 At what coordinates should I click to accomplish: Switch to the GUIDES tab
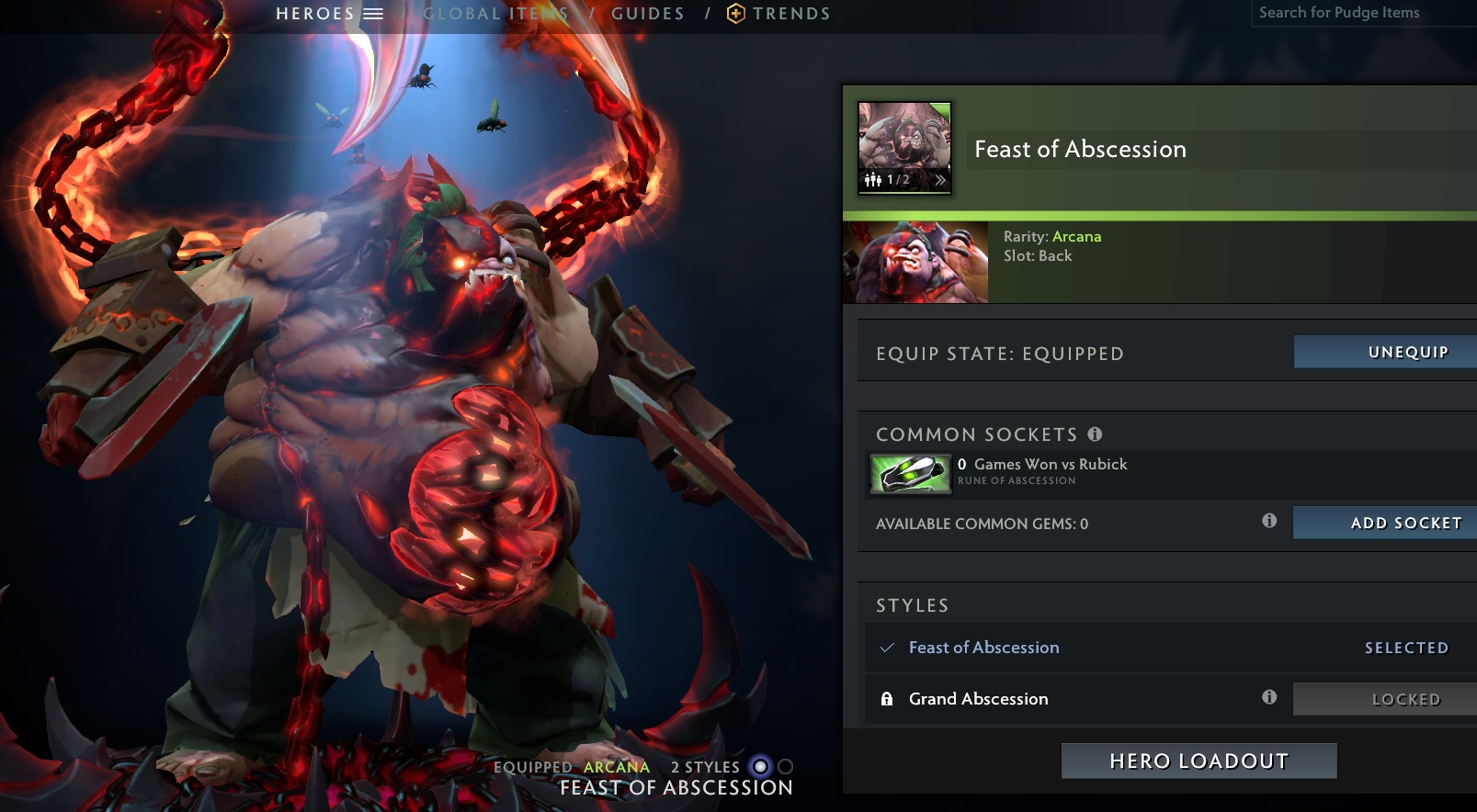coord(647,13)
